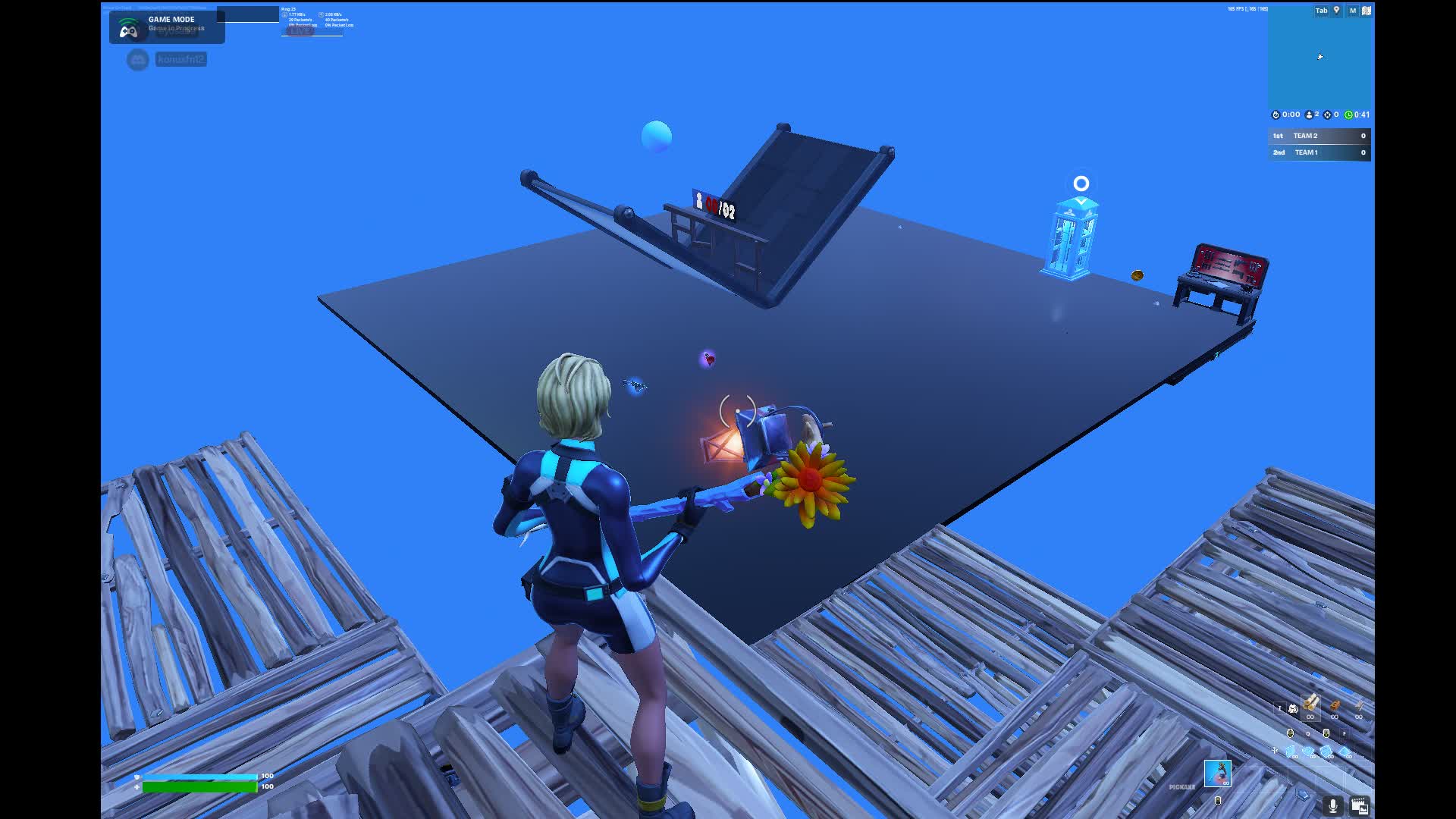The image size is (1456, 819).
Task: Select the ramp build piece icon
Action: pos(1326,751)
